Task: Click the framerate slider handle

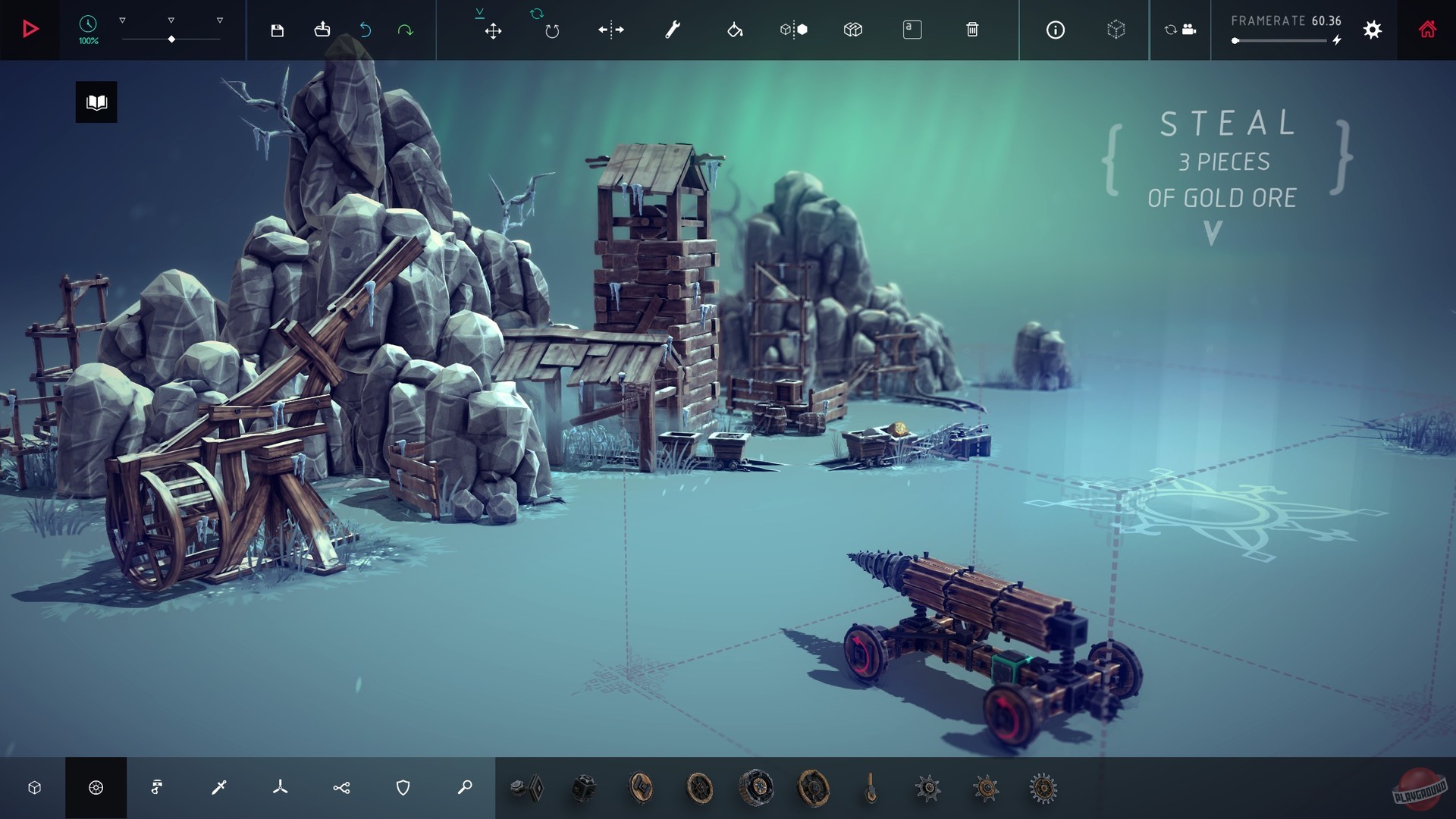Action: [1236, 42]
